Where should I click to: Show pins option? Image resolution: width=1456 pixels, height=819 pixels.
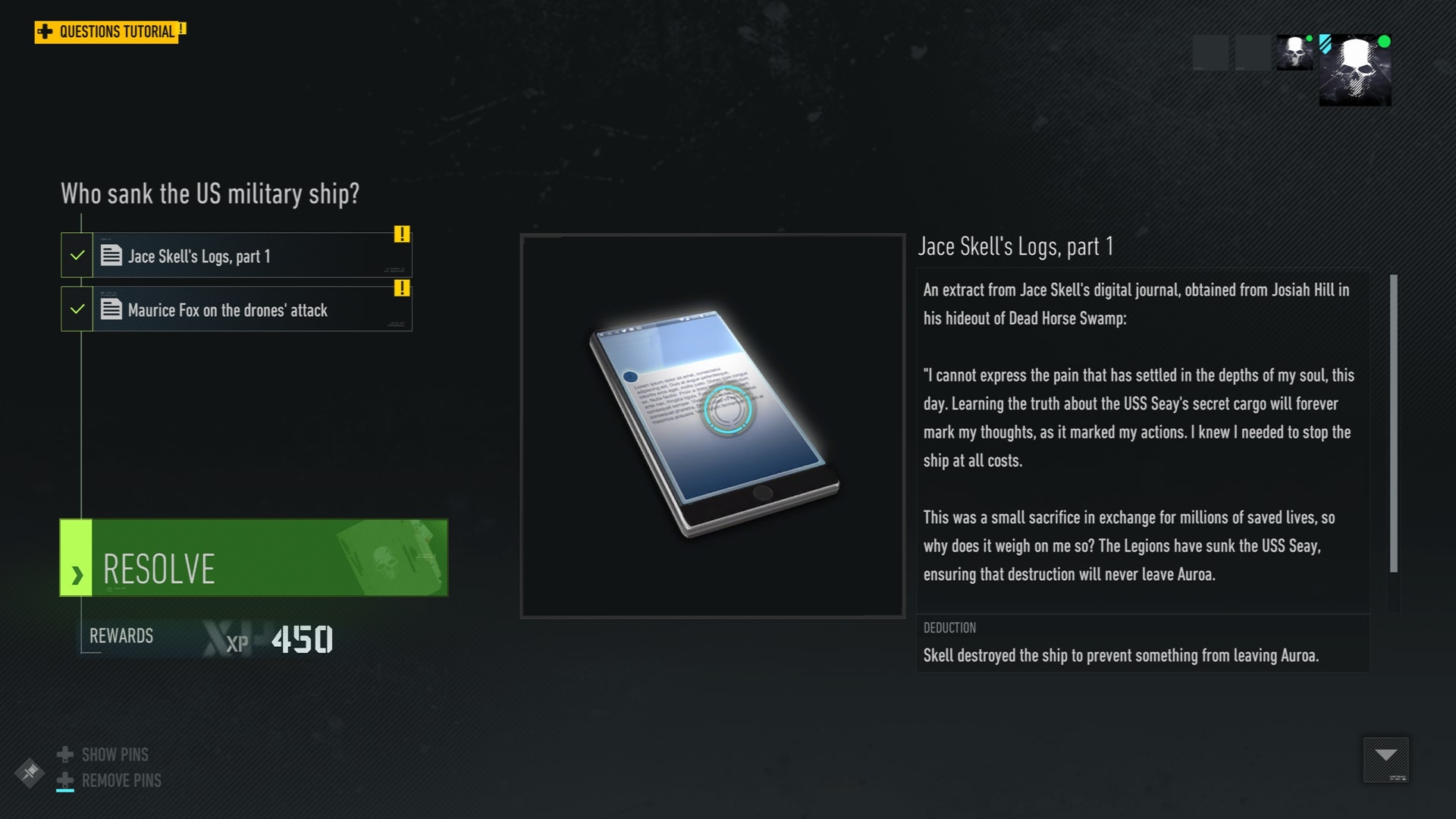pos(114,755)
